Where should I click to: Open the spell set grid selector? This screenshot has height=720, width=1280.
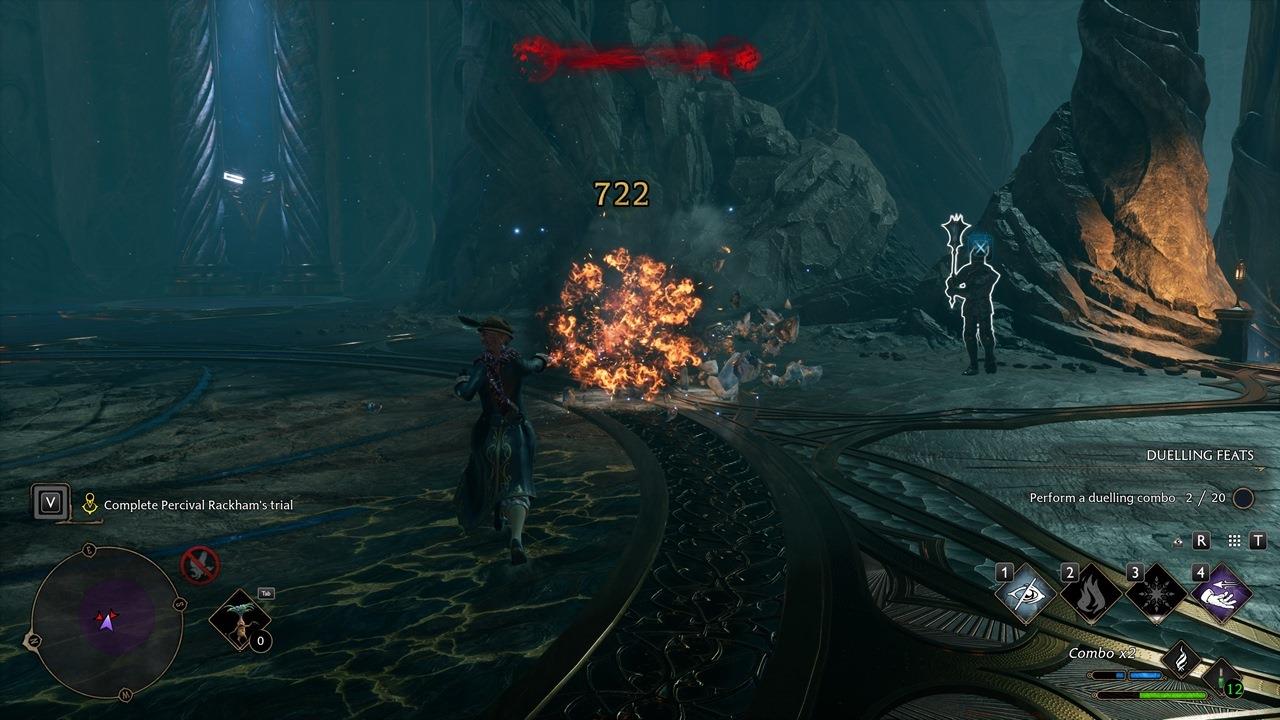point(1232,542)
